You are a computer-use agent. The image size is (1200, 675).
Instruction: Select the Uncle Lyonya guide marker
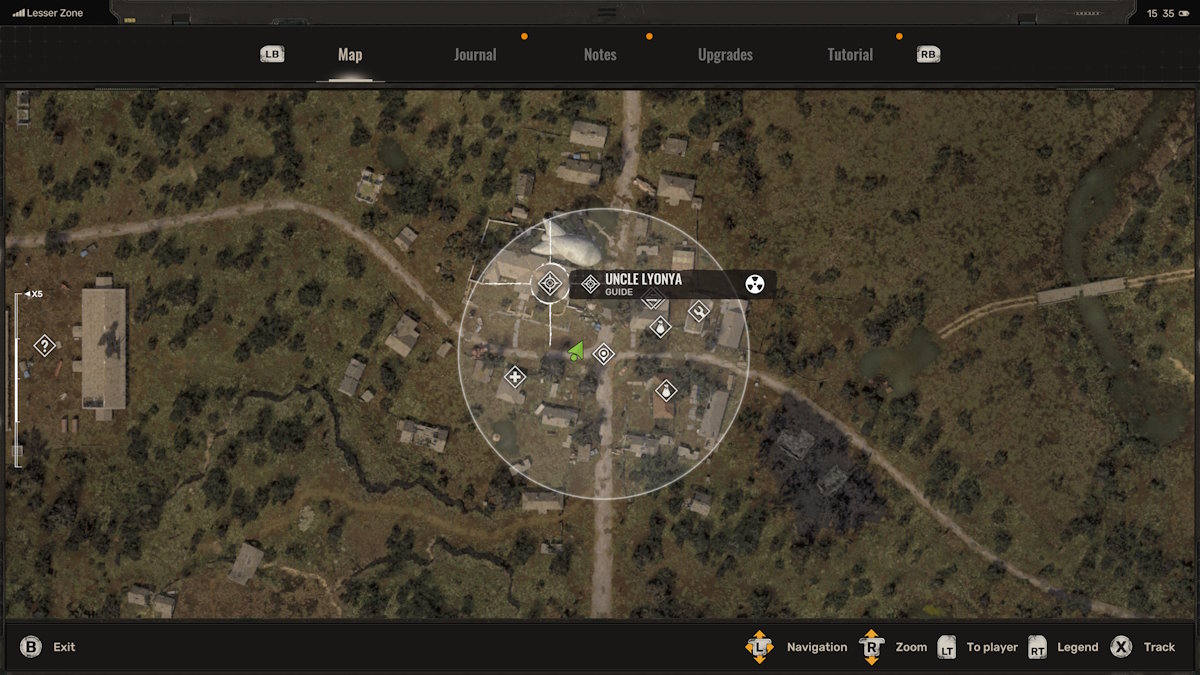(x=549, y=284)
